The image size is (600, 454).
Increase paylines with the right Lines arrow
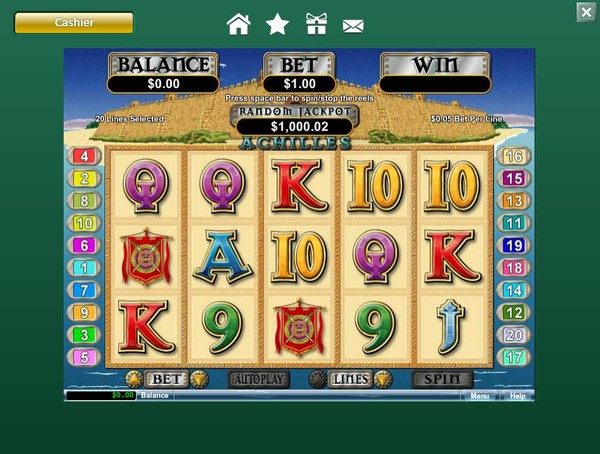coord(381,380)
